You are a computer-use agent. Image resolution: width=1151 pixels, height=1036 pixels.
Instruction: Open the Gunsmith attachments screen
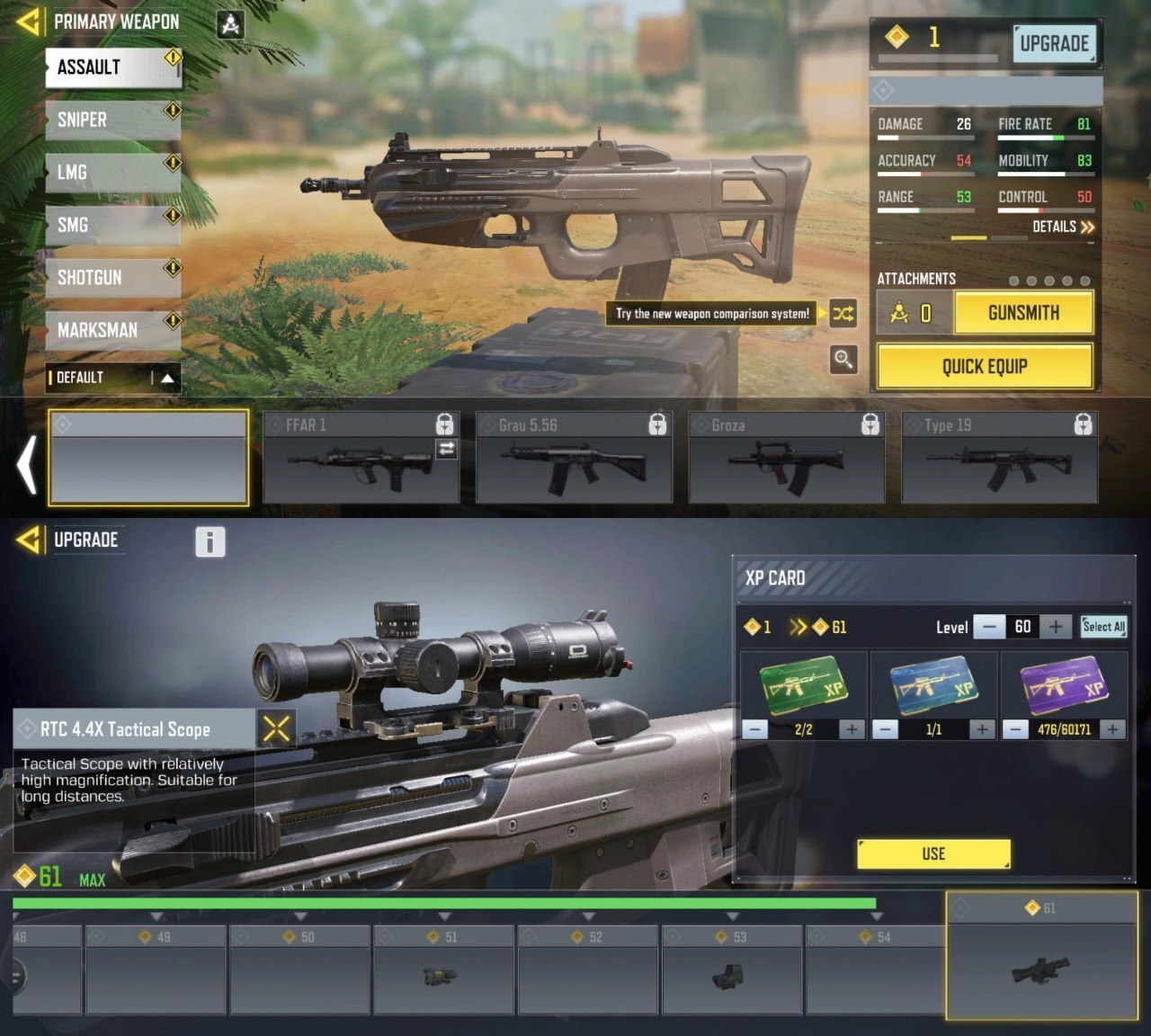(x=1023, y=313)
